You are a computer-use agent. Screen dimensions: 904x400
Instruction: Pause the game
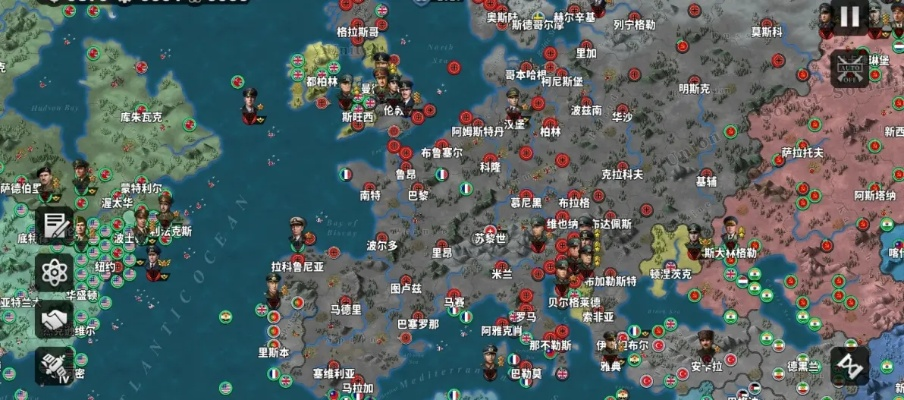(x=849, y=17)
